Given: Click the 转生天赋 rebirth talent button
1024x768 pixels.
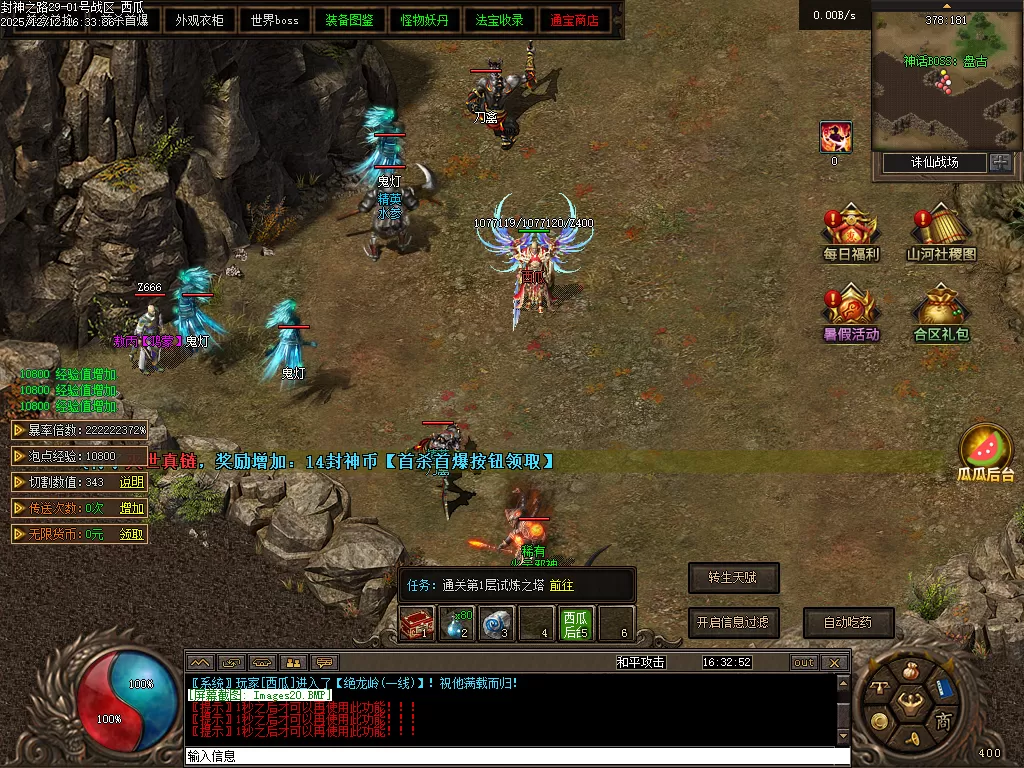Looking at the screenshot, I should point(733,577).
